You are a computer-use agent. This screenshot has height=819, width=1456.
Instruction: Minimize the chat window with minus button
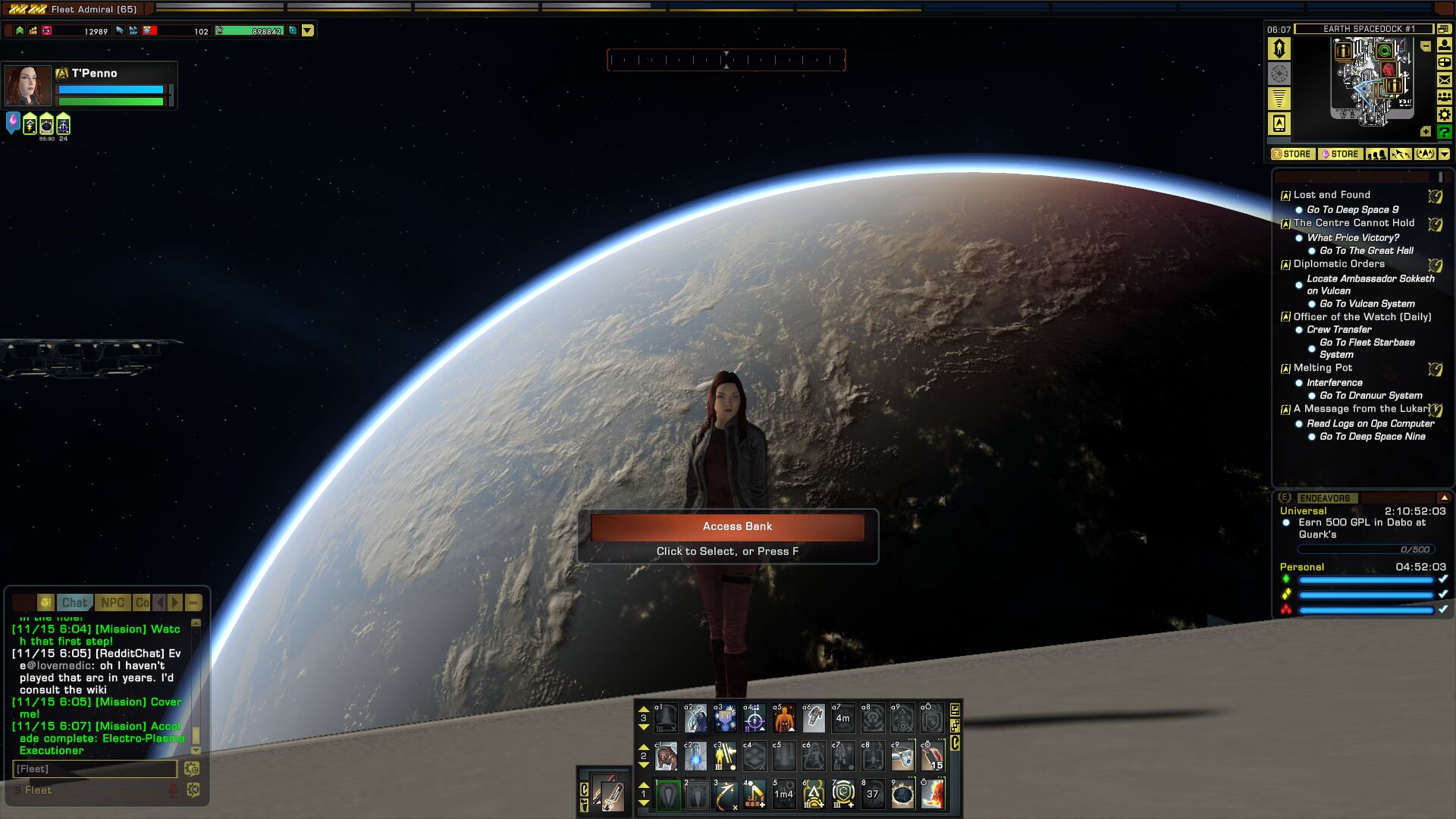[193, 603]
